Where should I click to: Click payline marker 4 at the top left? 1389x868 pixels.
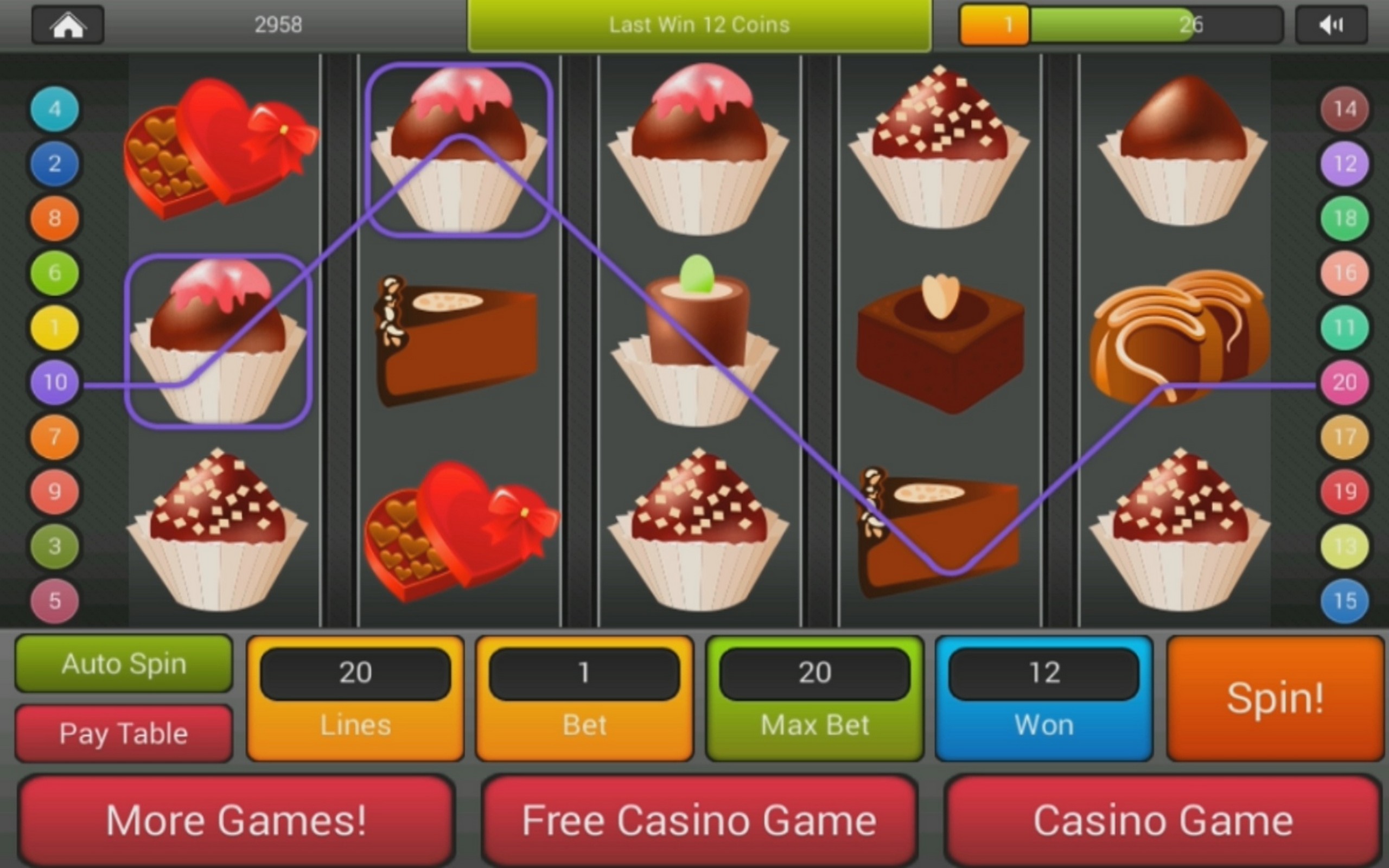click(x=54, y=109)
